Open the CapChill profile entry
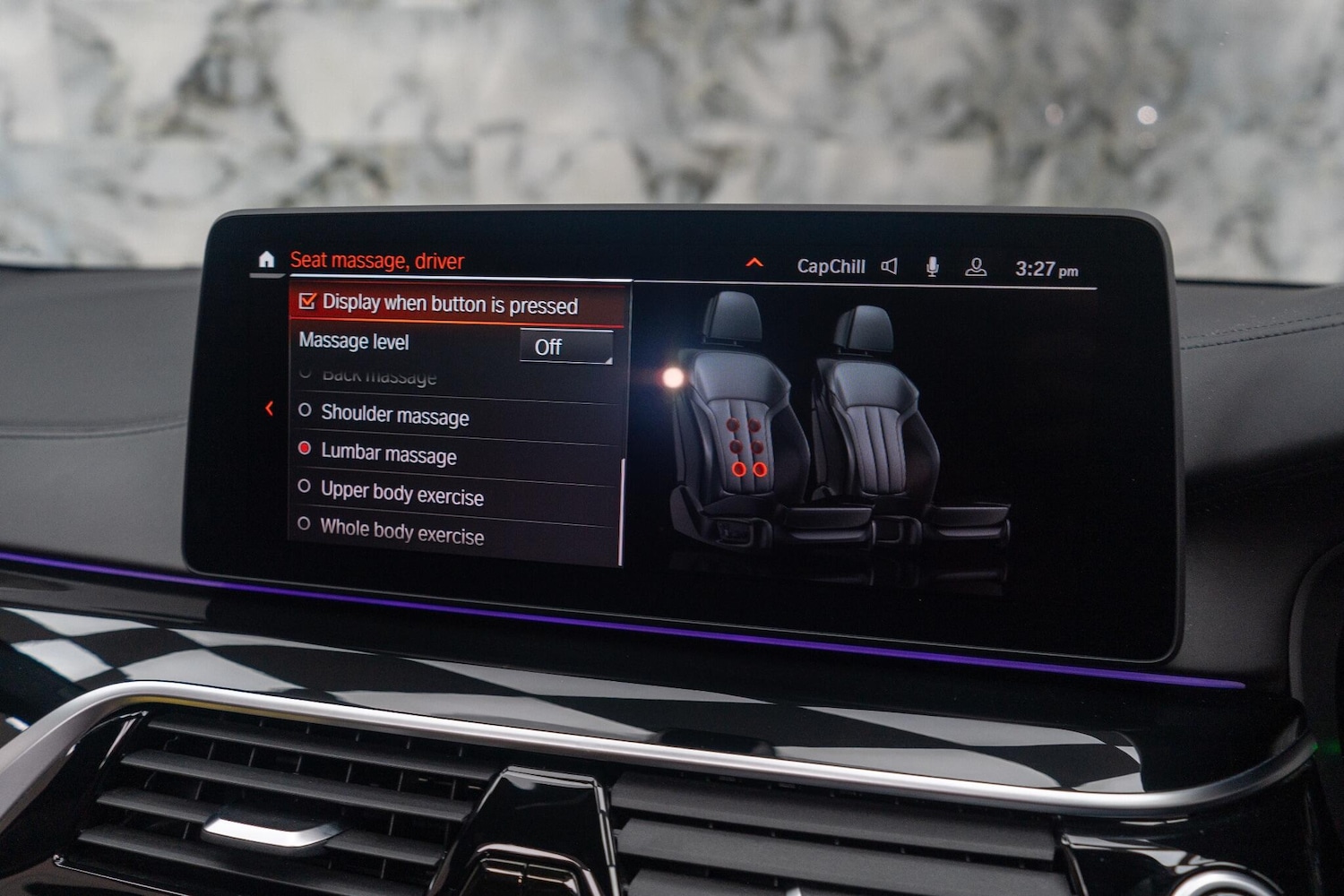This screenshot has width=1344, height=896. coord(831,266)
